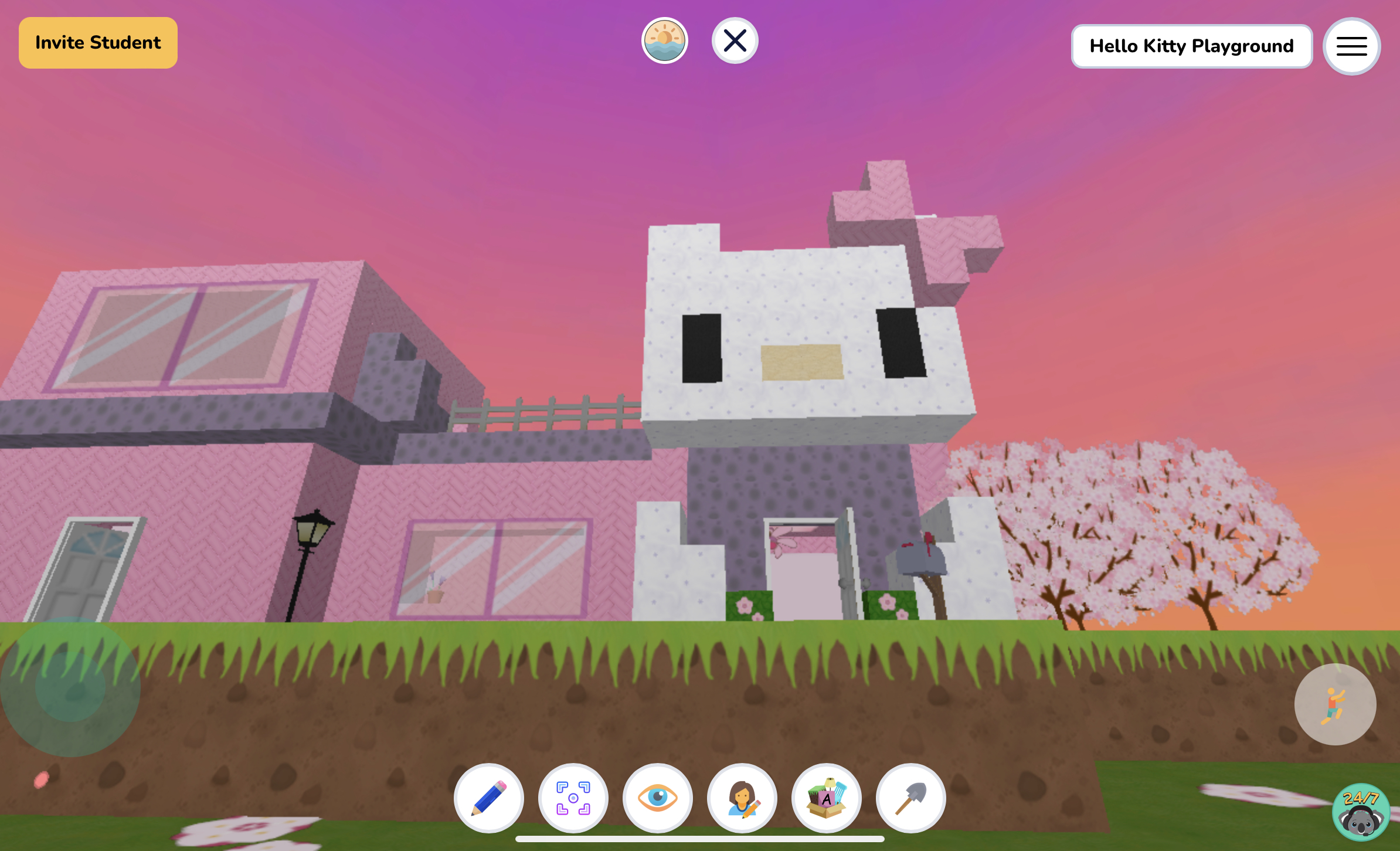Open the sunset time-of-day settings
This screenshot has height=851, width=1400.
tap(665, 40)
